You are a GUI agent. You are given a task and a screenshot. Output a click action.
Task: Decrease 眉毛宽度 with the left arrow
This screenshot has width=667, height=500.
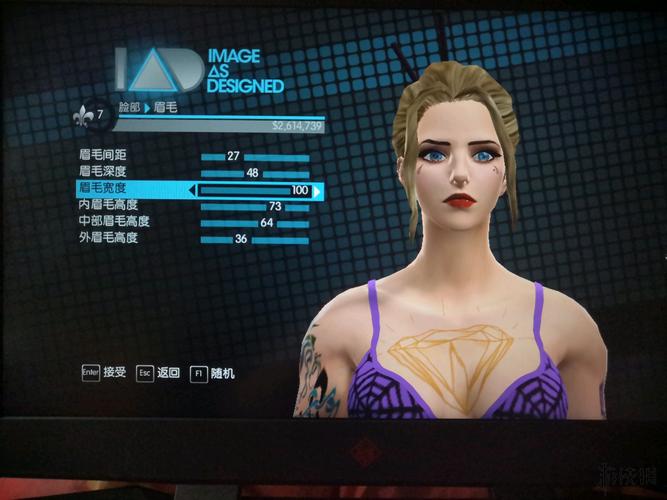192,190
